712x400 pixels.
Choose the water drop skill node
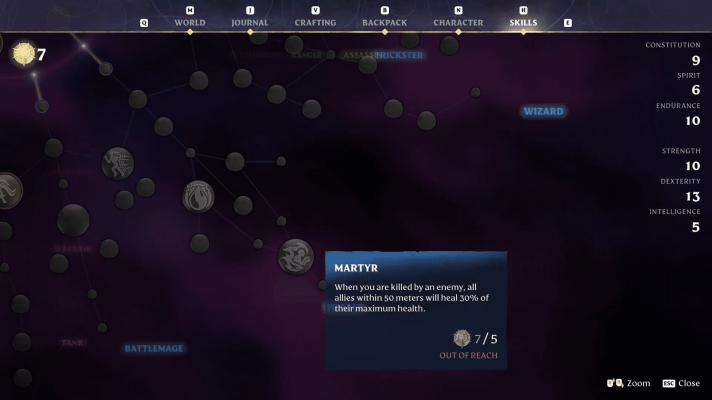(x=198, y=196)
